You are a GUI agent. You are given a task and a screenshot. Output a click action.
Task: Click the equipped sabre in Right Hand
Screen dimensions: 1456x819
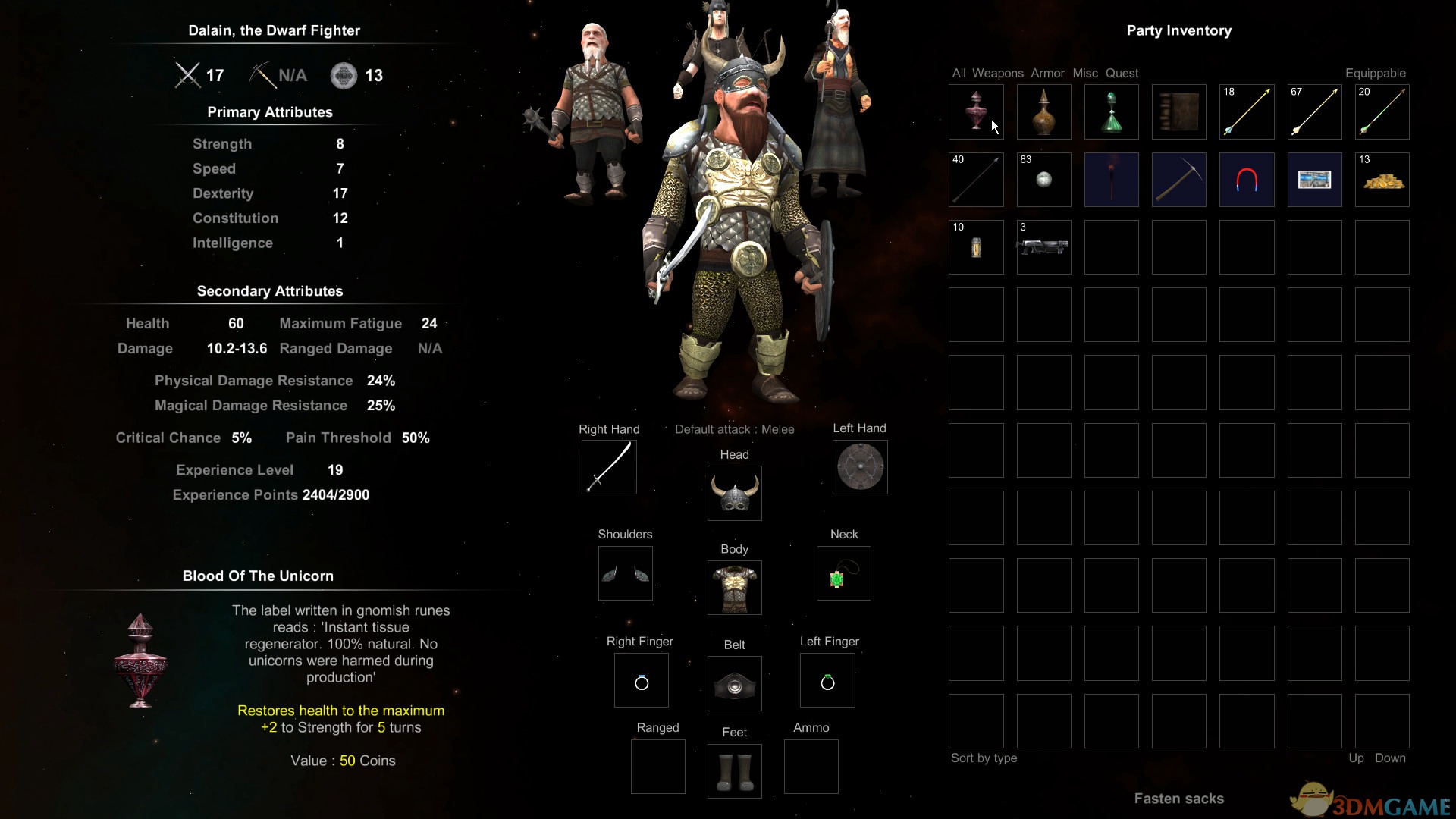pos(609,467)
